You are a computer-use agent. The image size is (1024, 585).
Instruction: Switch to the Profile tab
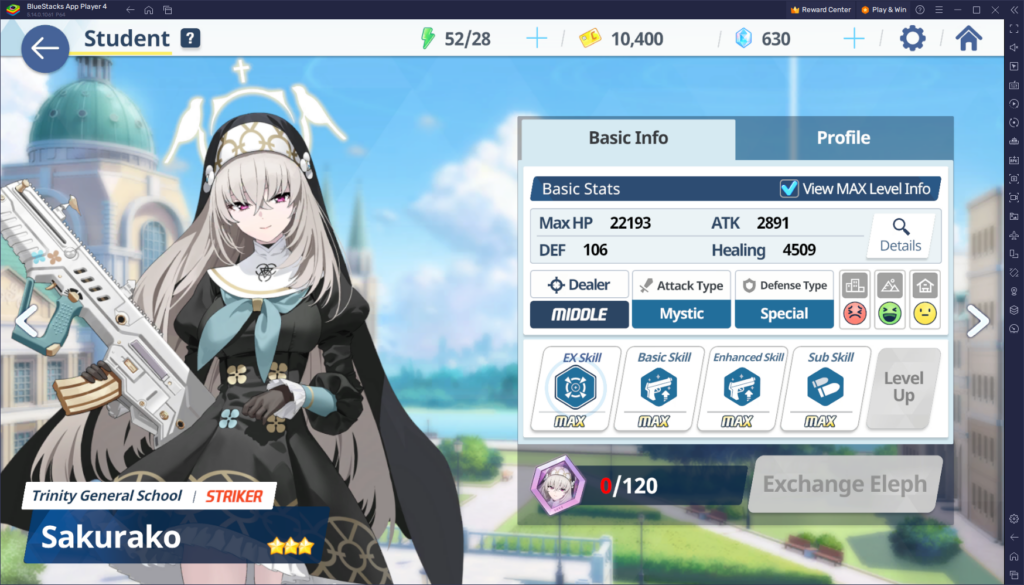pos(843,138)
